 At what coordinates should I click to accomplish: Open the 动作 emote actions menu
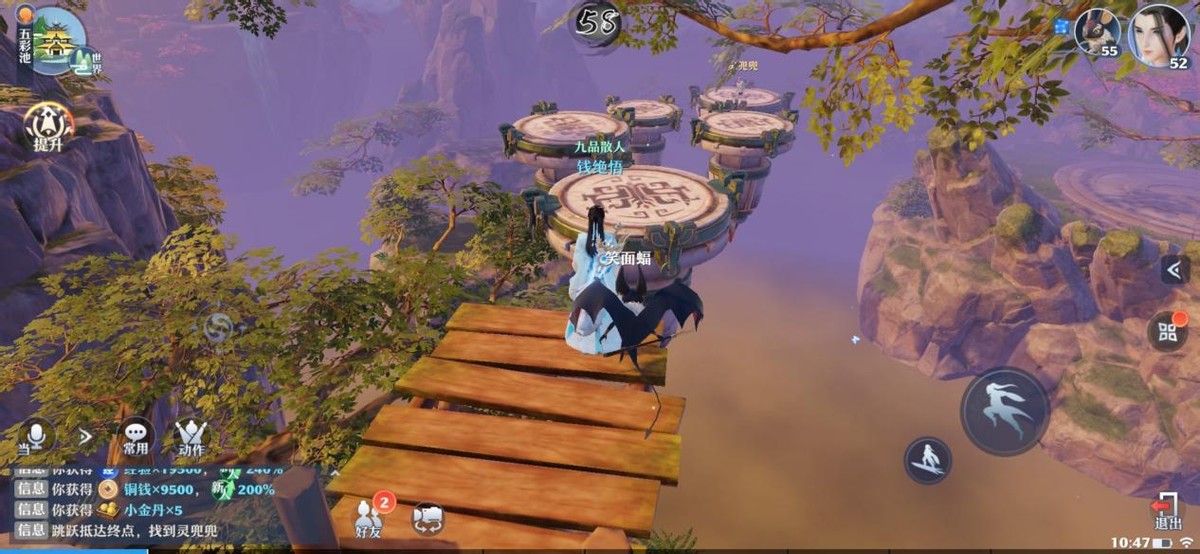[190, 437]
